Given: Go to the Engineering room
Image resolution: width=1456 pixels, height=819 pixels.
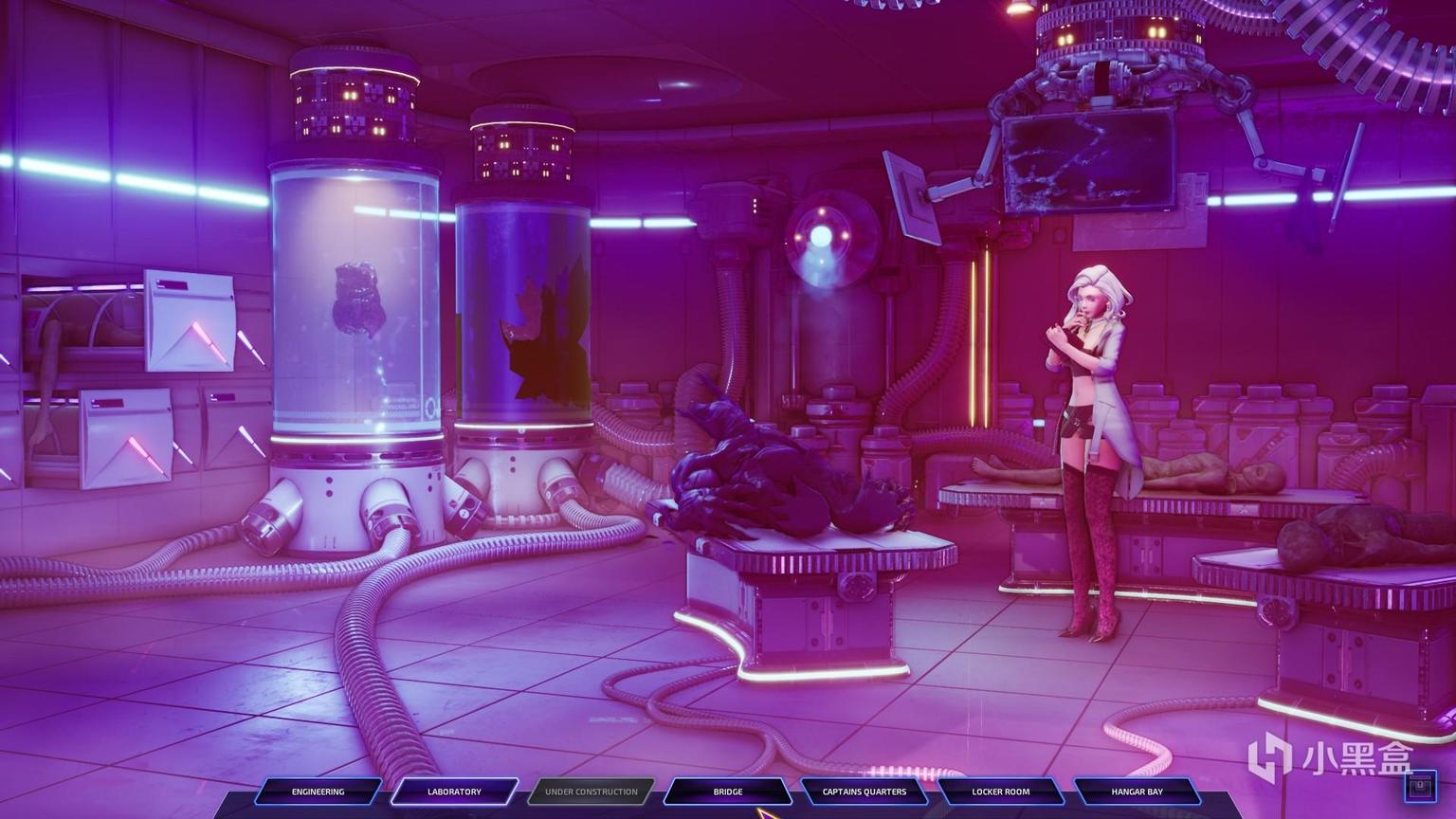Looking at the screenshot, I should coord(318,792).
